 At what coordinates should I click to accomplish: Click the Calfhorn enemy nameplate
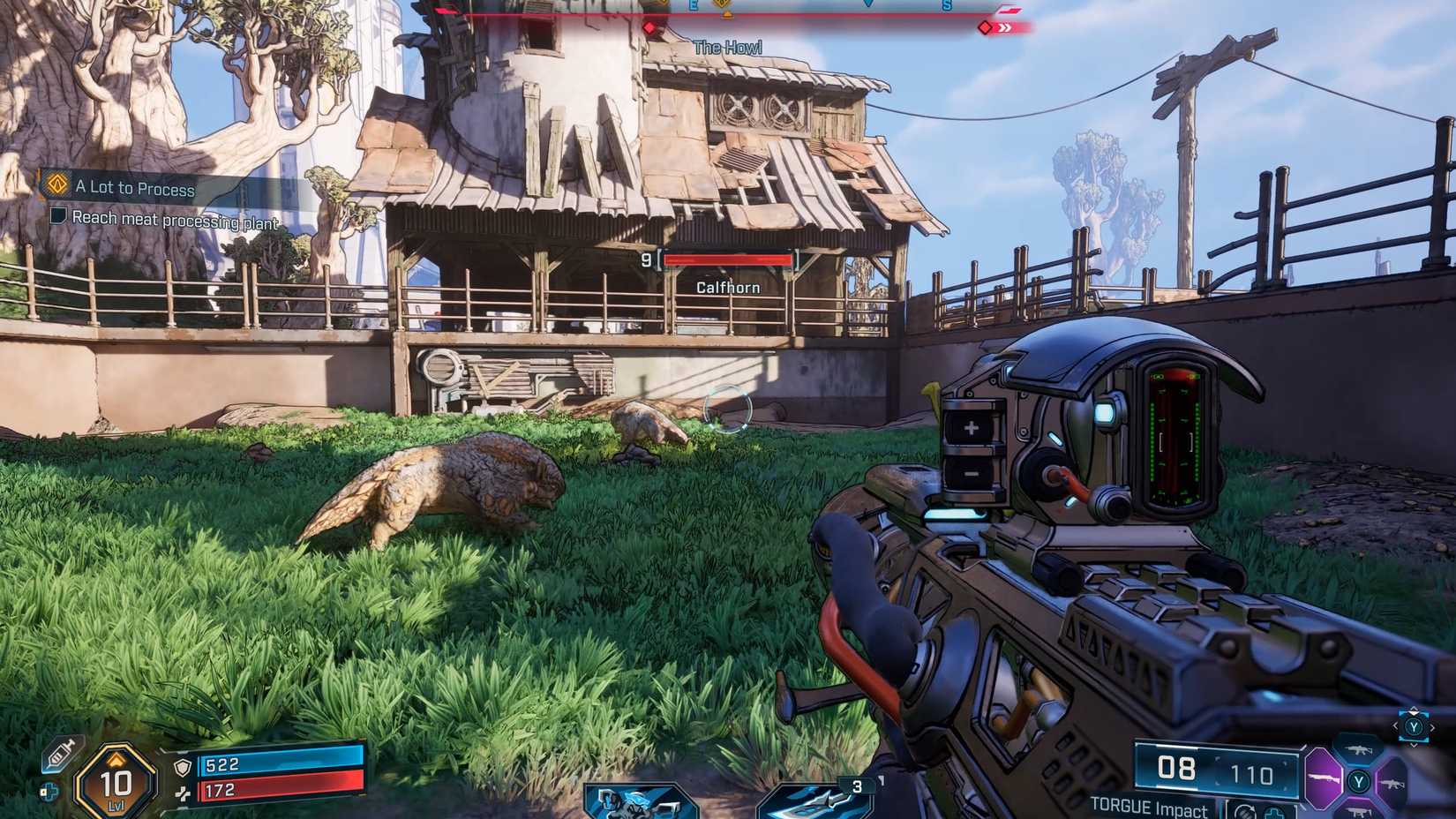point(727,288)
